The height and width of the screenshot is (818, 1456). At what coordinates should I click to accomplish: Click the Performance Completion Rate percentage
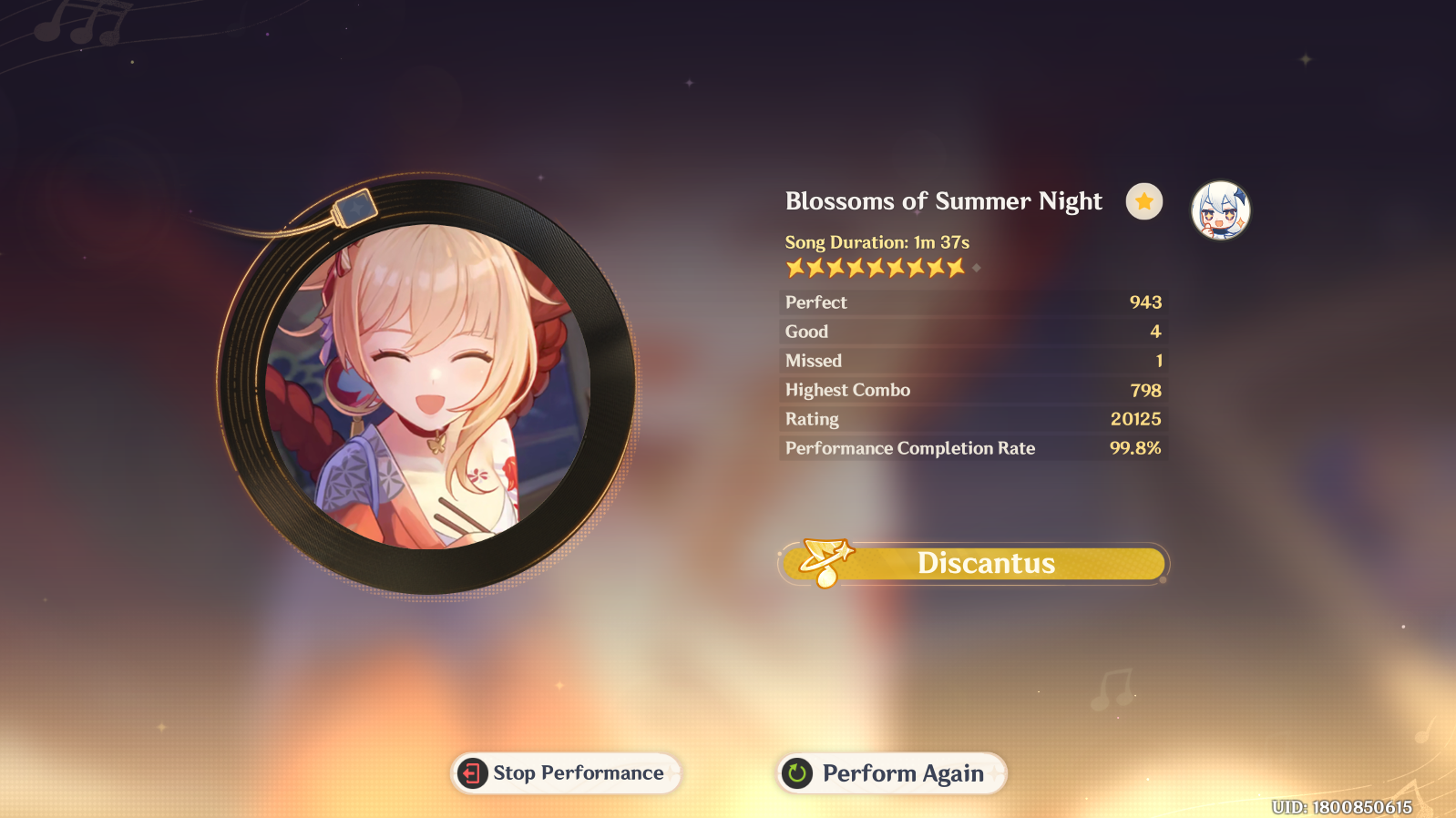click(1138, 448)
